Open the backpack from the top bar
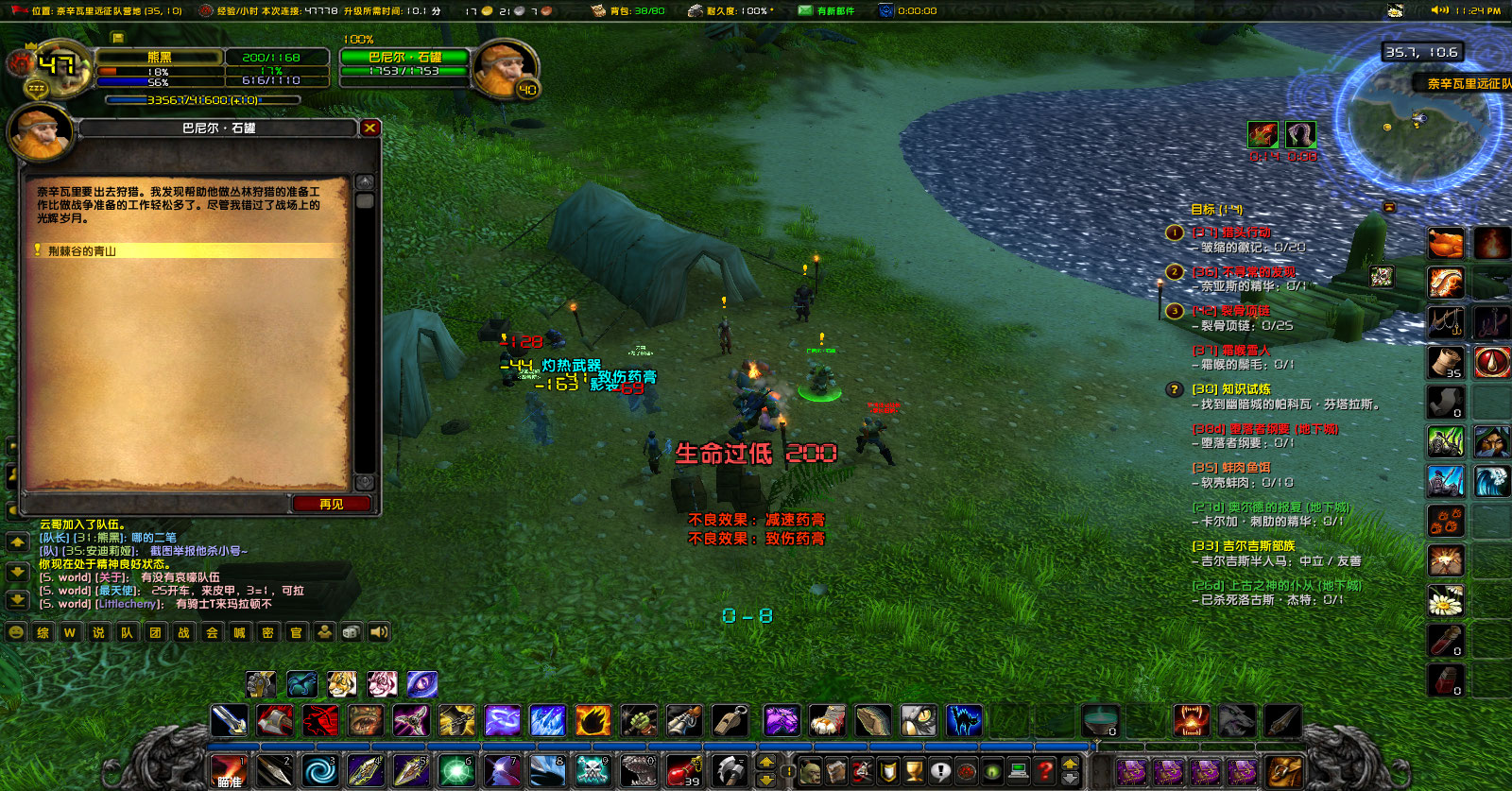 point(596,10)
